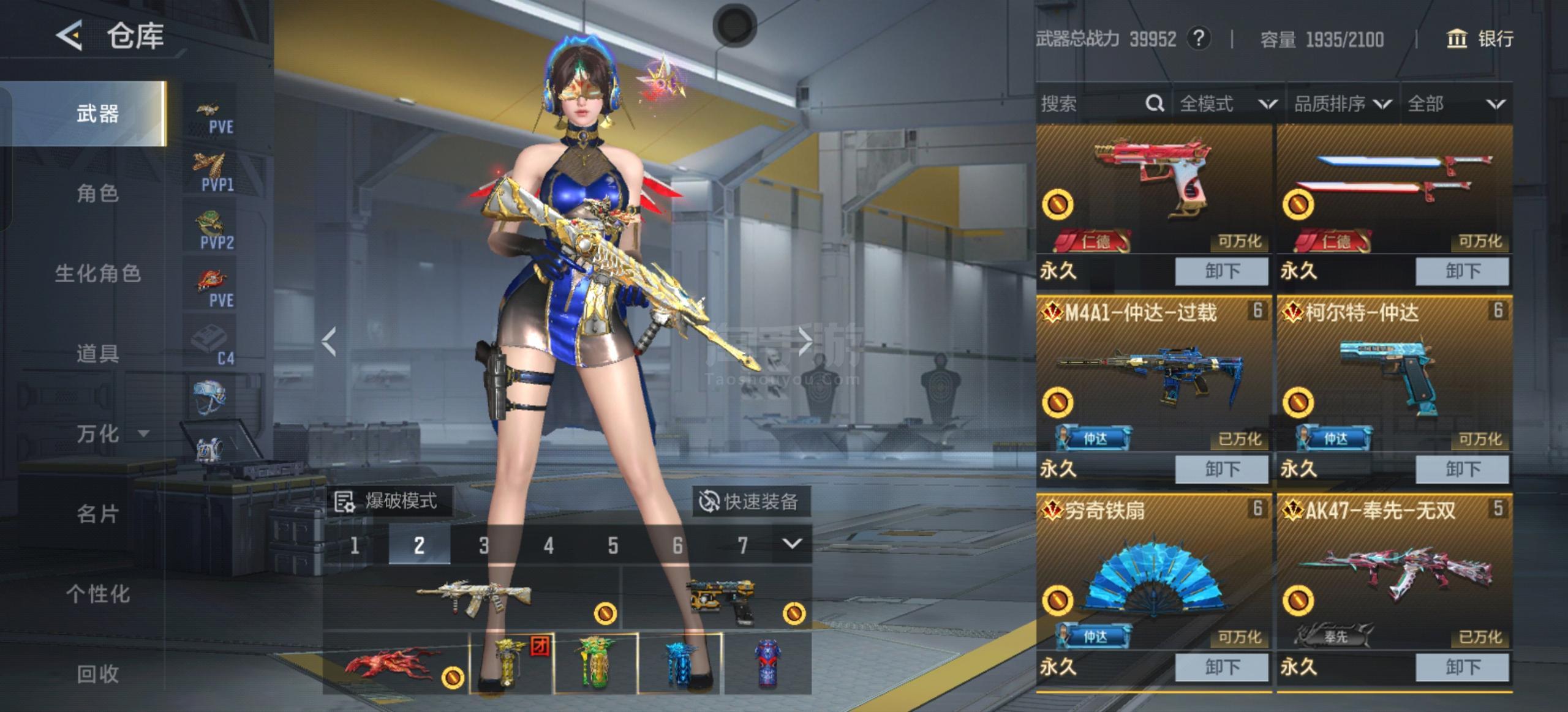The height and width of the screenshot is (712, 1568).
Task: Open the 回收 section
Action: [x=97, y=673]
